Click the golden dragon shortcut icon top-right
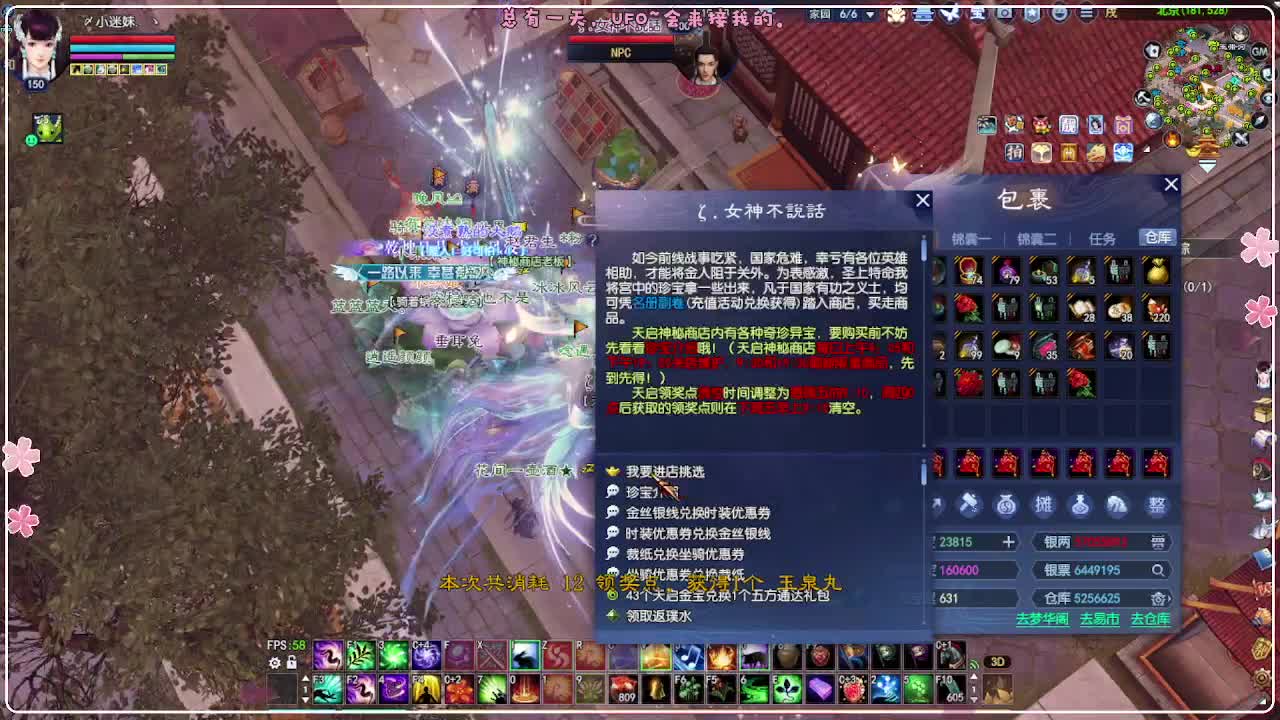Viewport: 1280px width, 720px height. pos(1096,153)
